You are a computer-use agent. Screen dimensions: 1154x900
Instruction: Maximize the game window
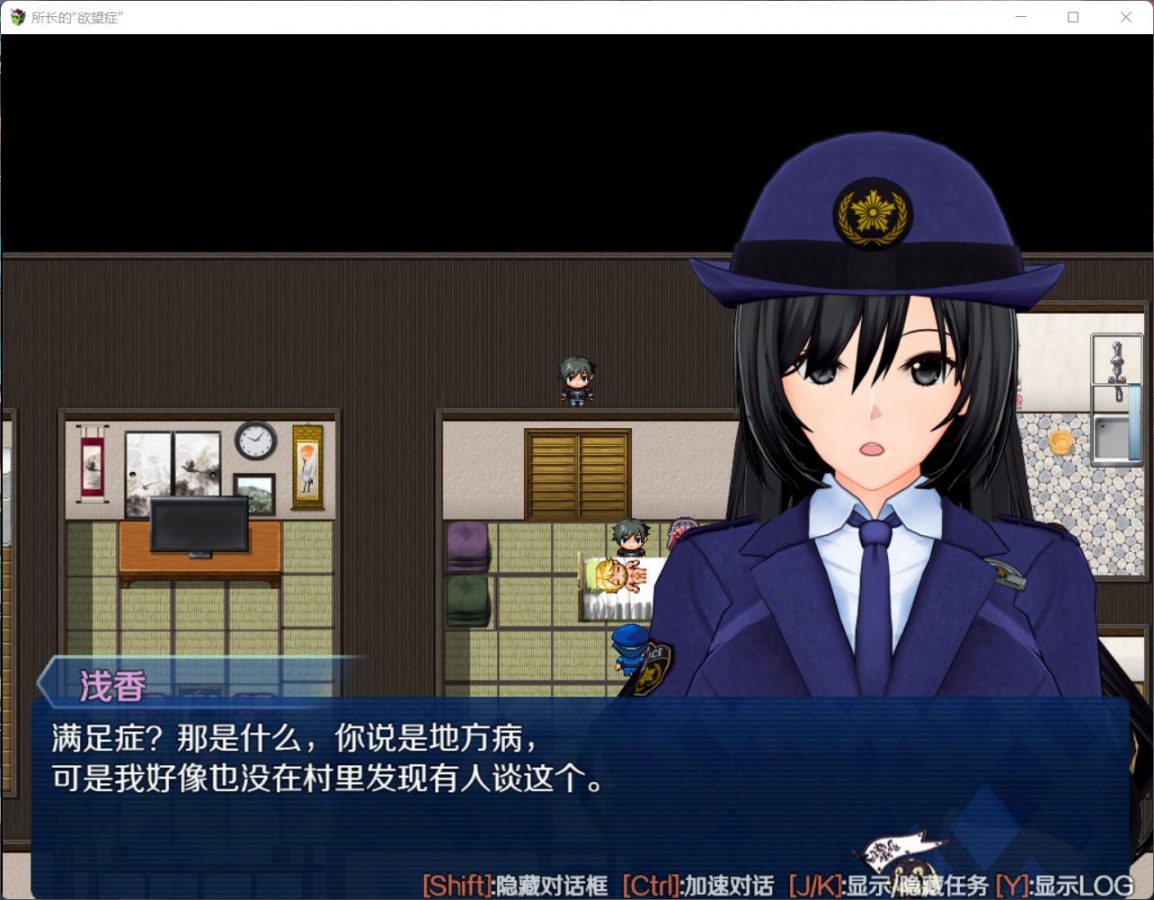(1073, 17)
